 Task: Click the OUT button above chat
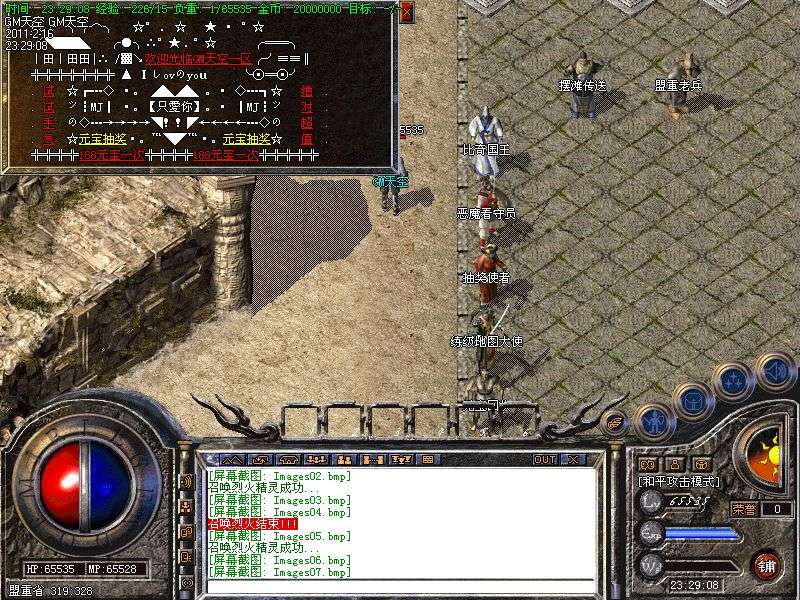coord(544,459)
